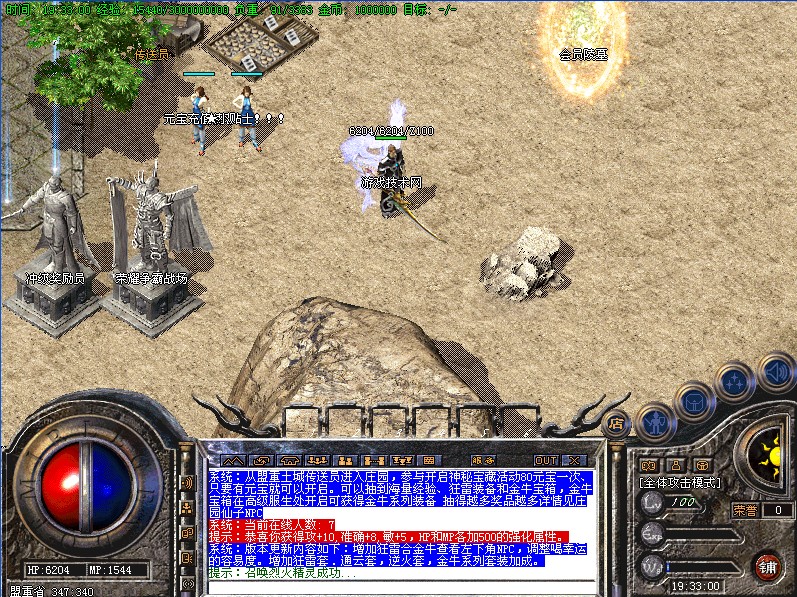Open the character equipment panel
Image resolution: width=797 pixels, height=597 pixels.
click(x=655, y=421)
